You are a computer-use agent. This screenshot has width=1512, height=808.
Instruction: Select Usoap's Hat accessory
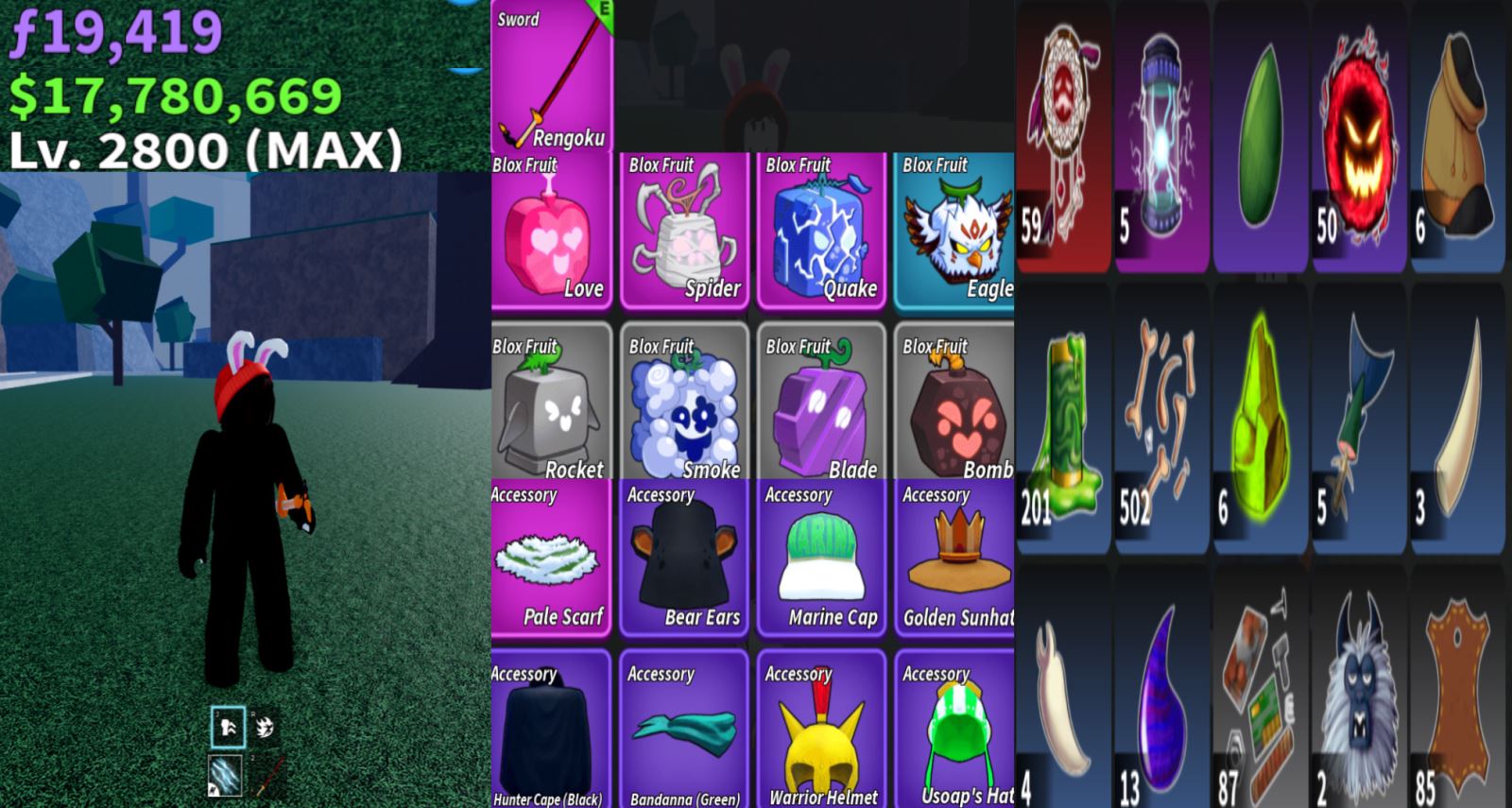[x=954, y=730]
